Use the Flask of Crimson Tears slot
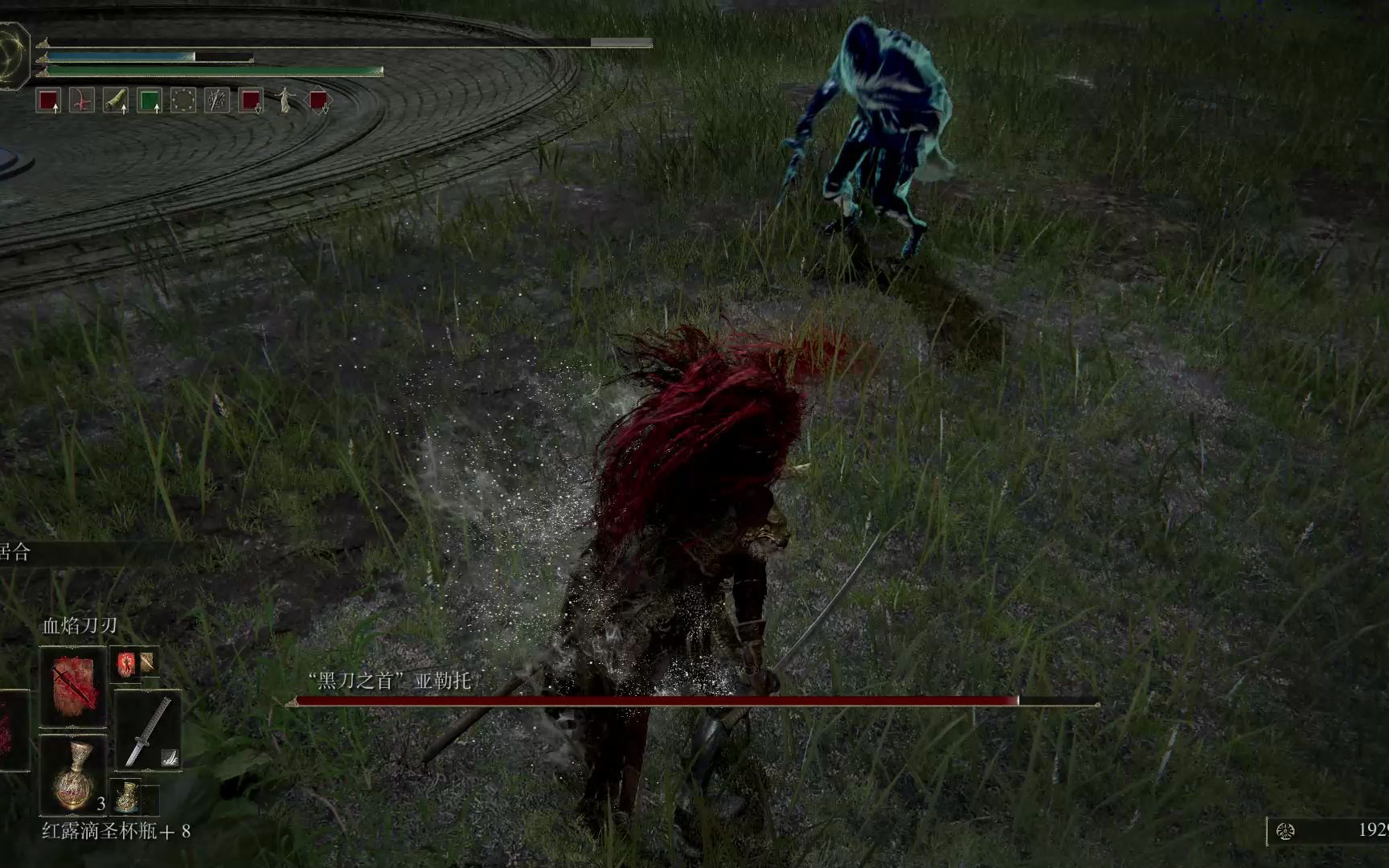The width and height of the screenshot is (1389, 868). click(x=73, y=775)
